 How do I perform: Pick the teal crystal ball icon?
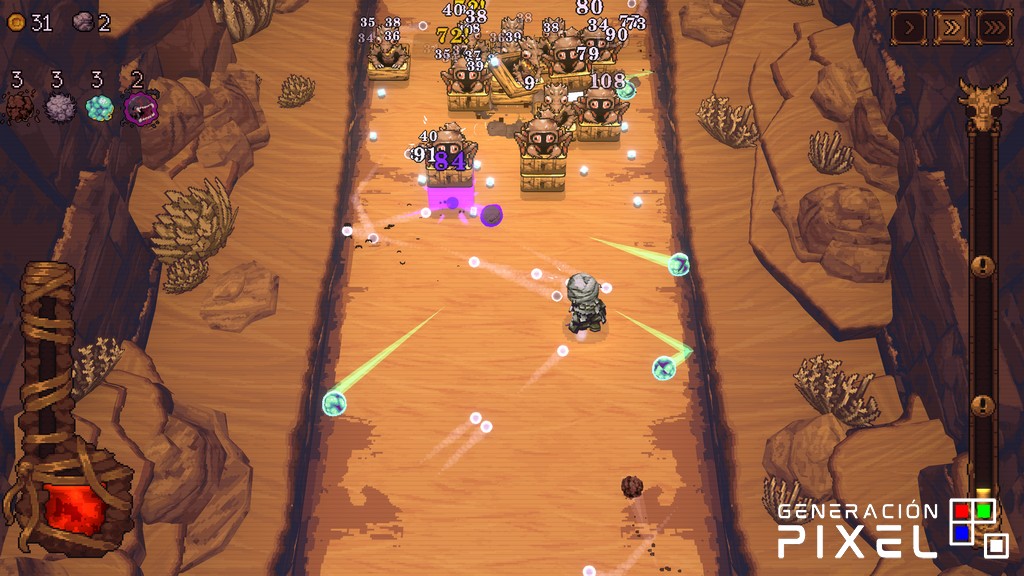100,107
